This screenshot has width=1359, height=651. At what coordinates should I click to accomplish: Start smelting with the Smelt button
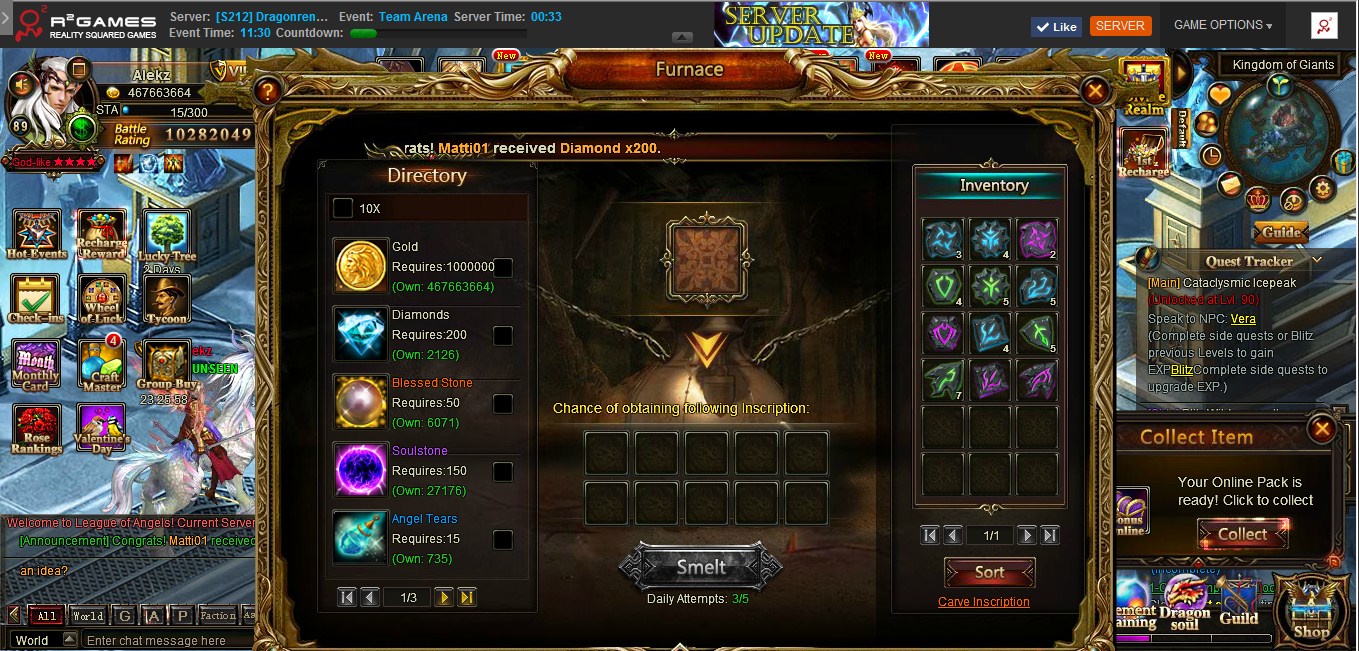click(x=701, y=567)
